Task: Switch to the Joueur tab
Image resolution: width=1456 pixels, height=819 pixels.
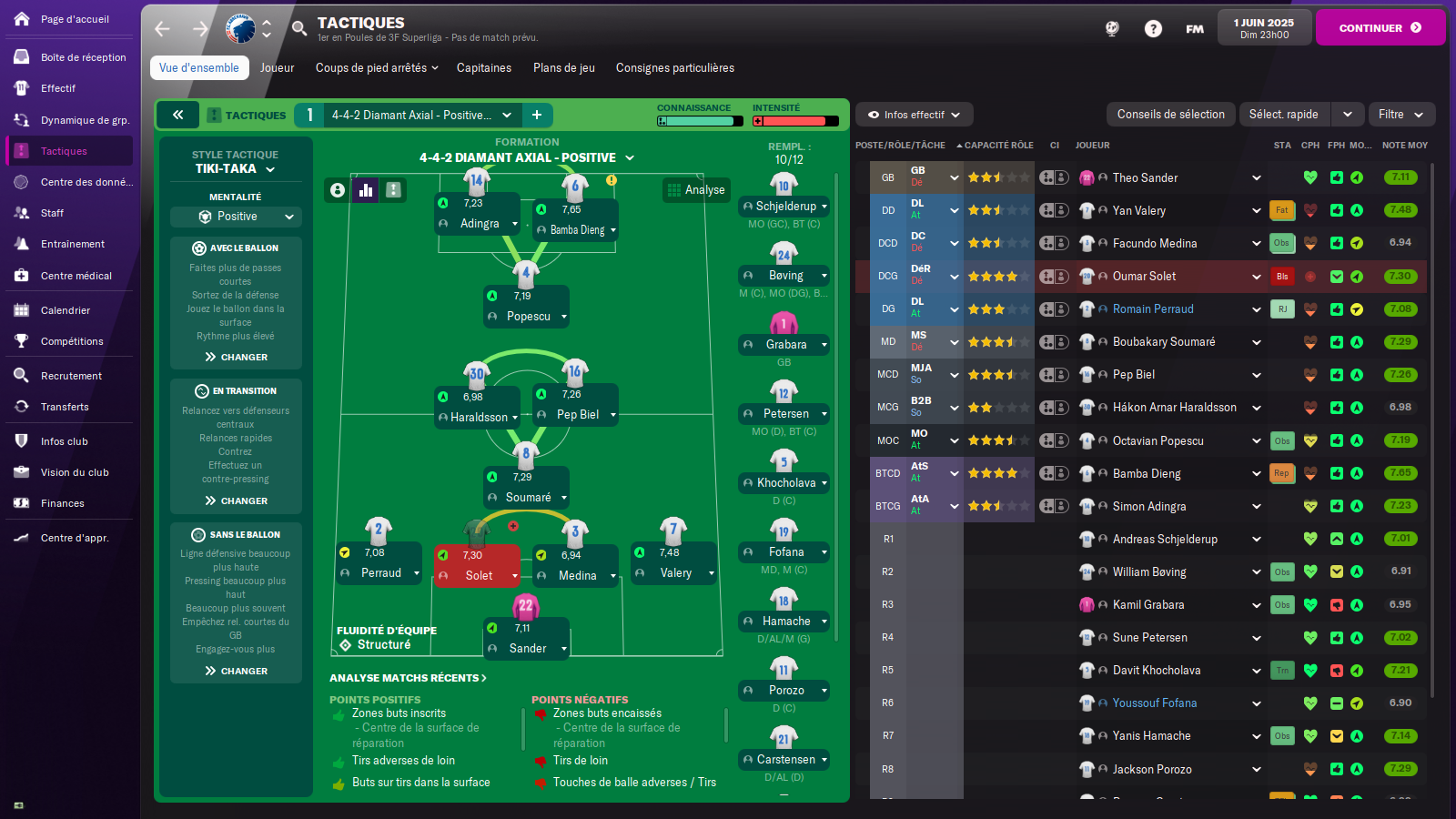Action: 277,68
